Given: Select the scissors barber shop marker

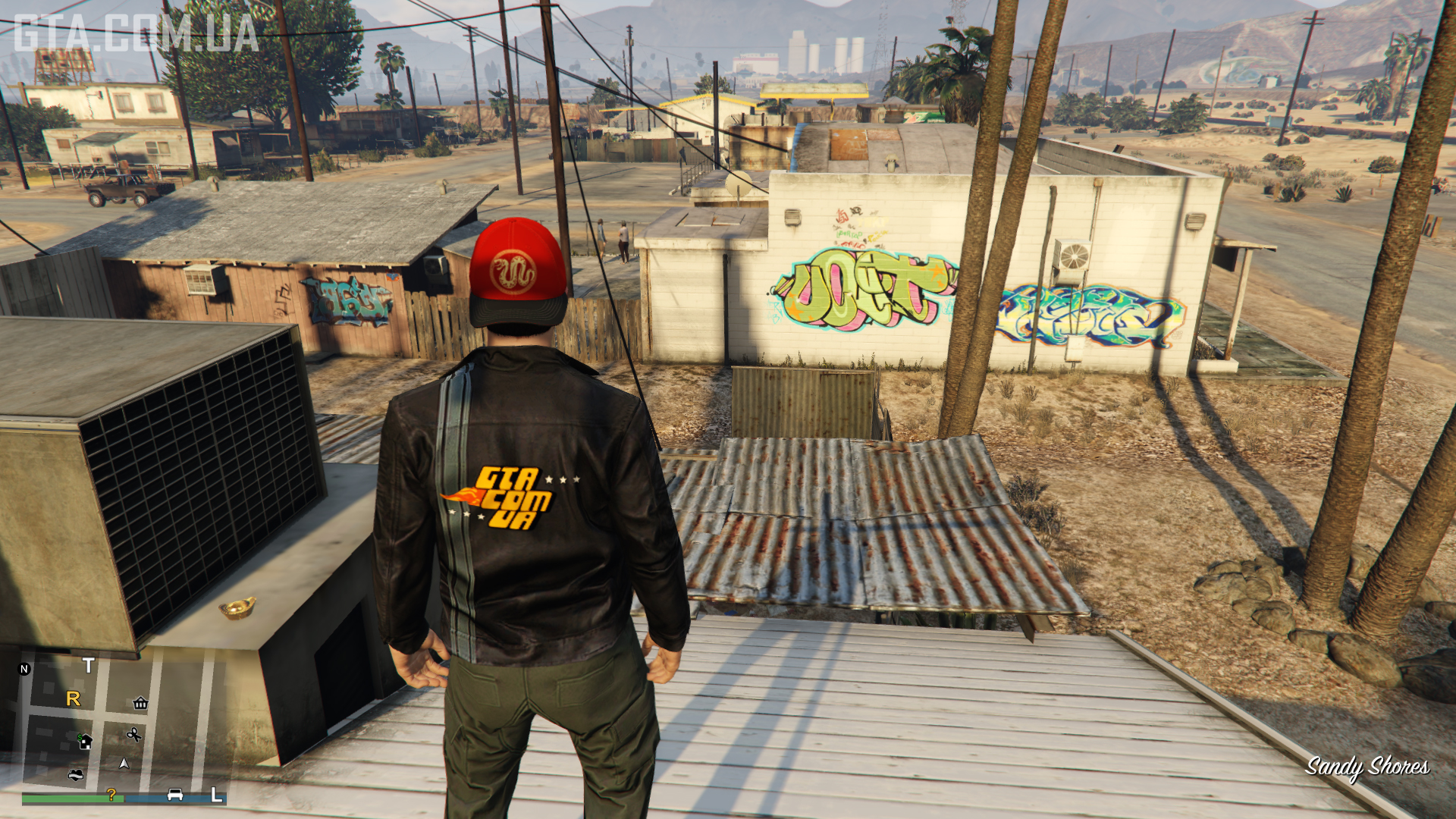Looking at the screenshot, I should tap(134, 734).
